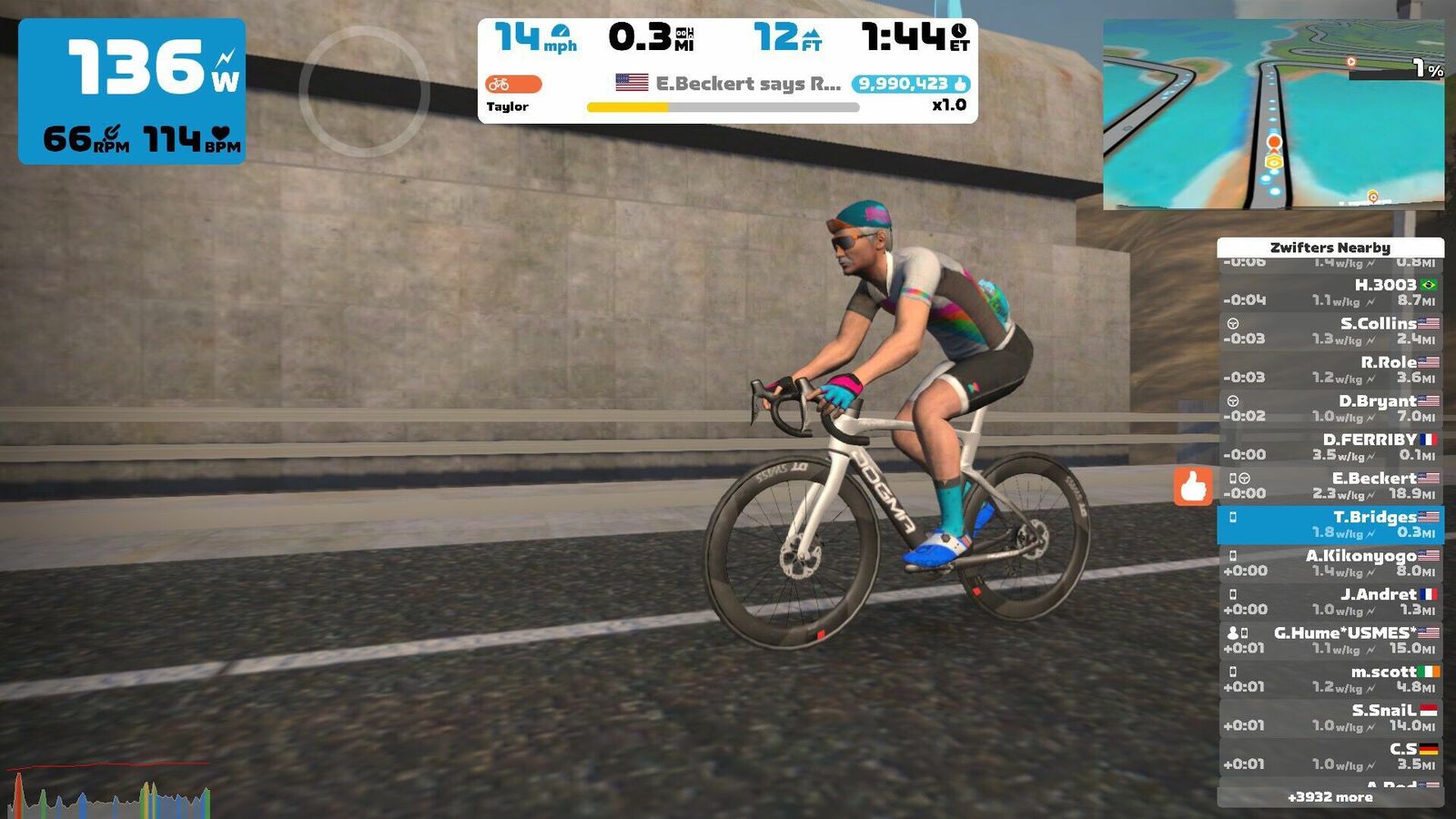The image size is (1456, 819).
Task: Select S.Collins in the nearby riders list
Action: [x=1330, y=331]
